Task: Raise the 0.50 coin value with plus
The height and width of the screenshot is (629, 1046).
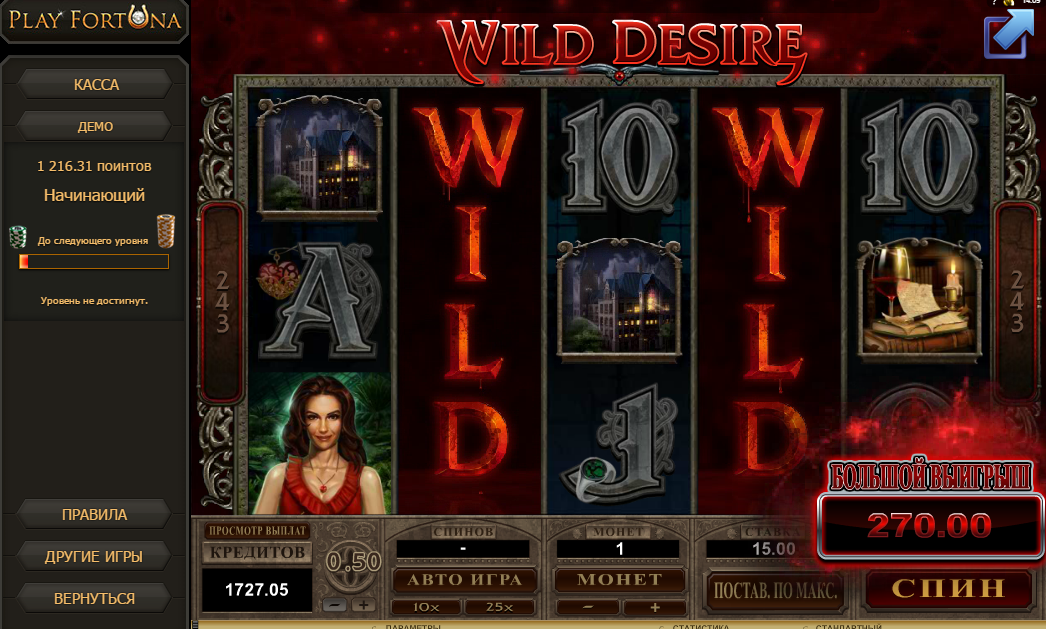Action: click(362, 604)
